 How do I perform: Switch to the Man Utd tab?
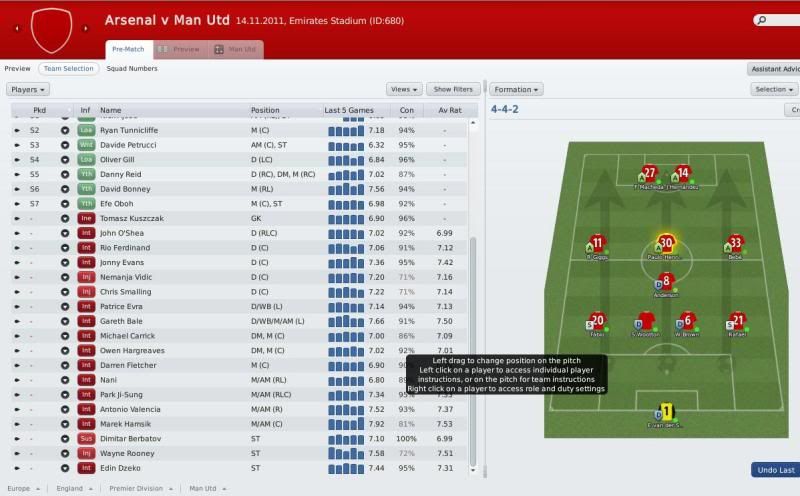[x=236, y=49]
